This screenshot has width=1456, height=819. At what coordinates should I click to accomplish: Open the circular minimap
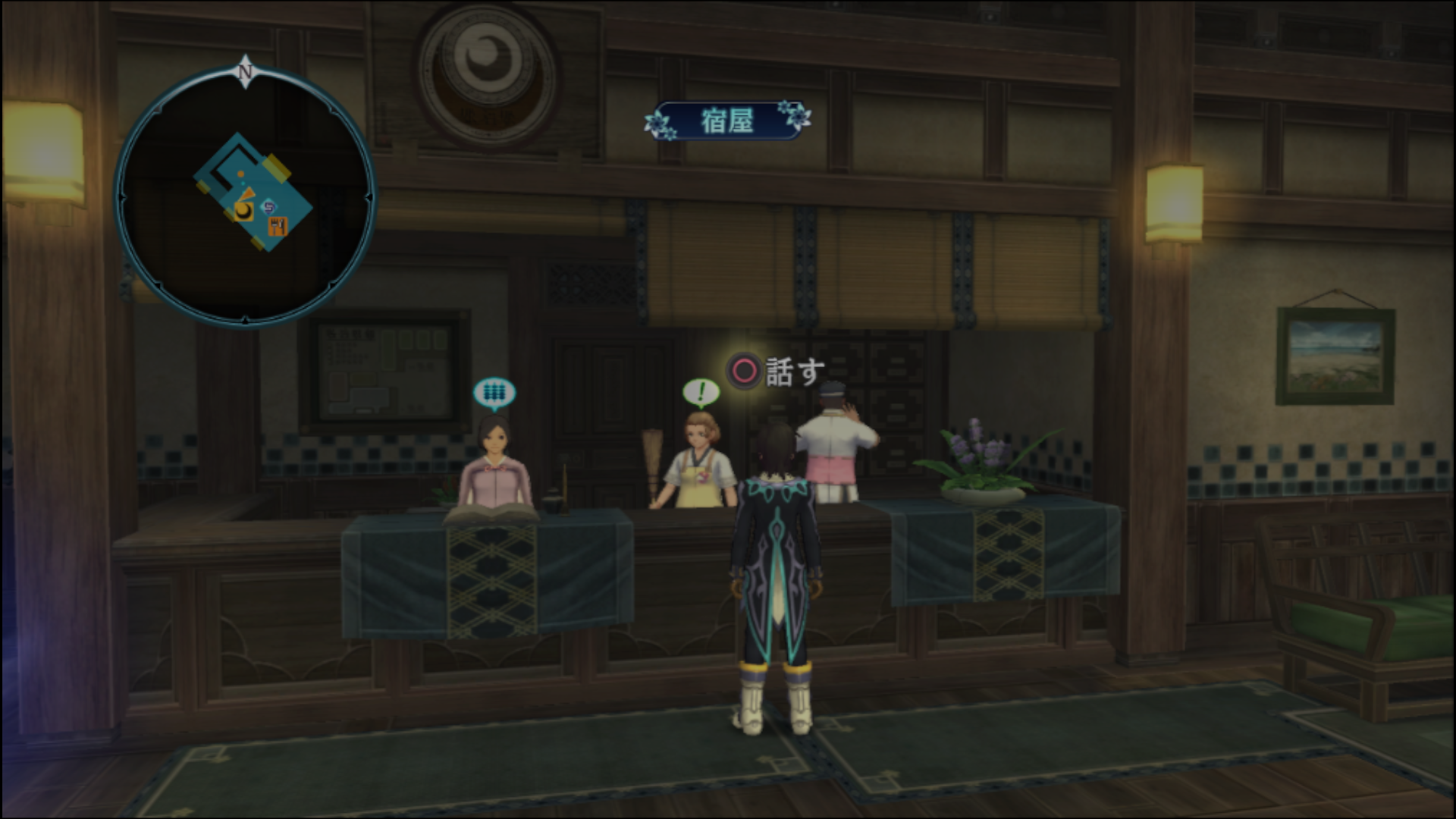245,197
